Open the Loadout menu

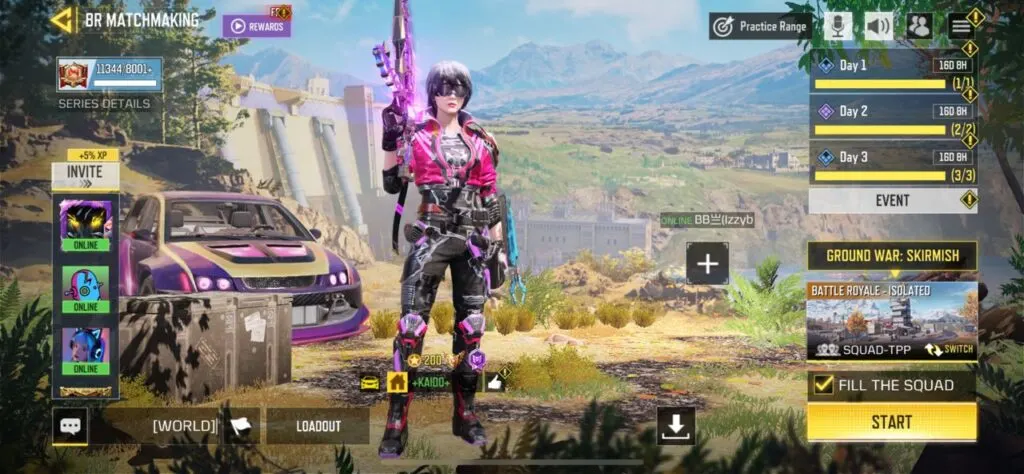click(318, 426)
